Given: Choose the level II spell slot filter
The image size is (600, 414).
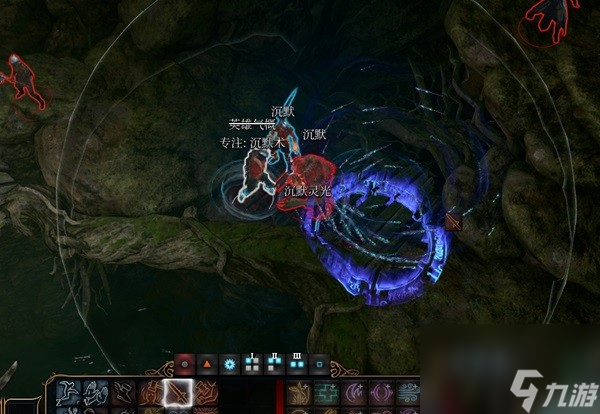Looking at the screenshot, I should click(x=274, y=363).
